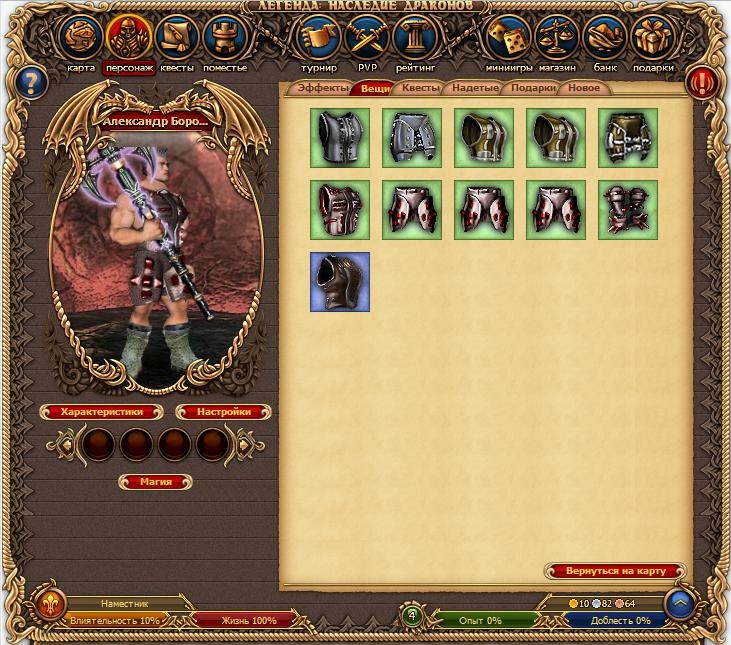Viewport: 731px width, 645px height.
Task: Switch to the Надетые equipped tab
Action: (475, 89)
